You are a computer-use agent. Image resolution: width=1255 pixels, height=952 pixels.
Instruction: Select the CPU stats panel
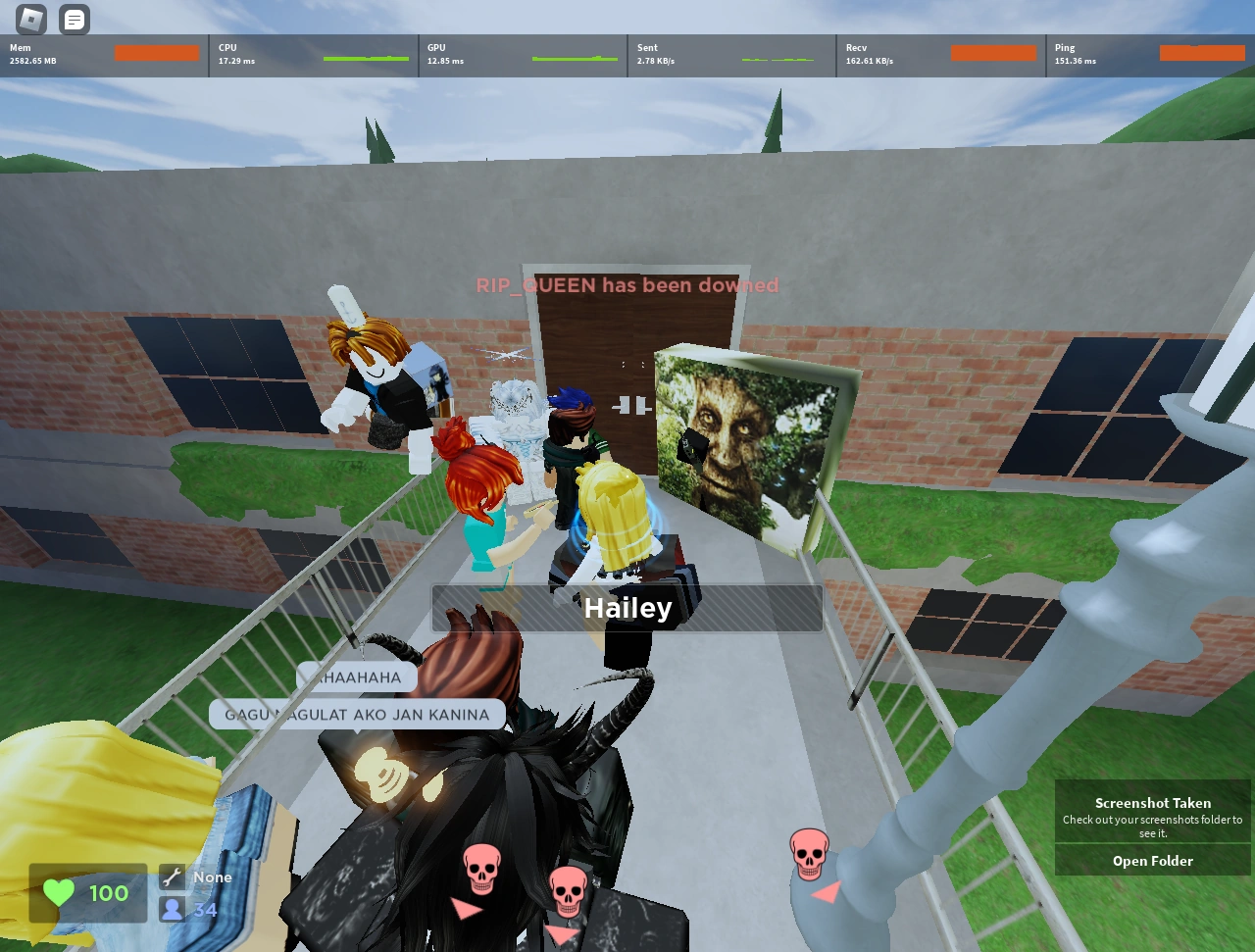click(312, 54)
